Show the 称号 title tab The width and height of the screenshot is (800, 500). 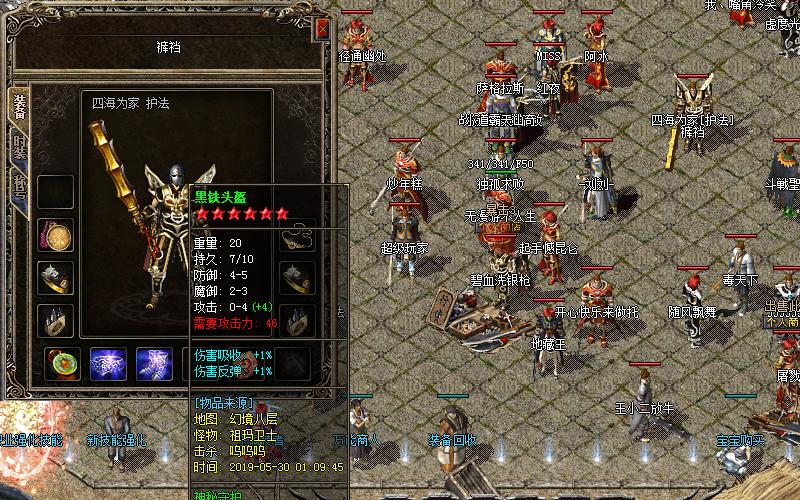point(18,188)
